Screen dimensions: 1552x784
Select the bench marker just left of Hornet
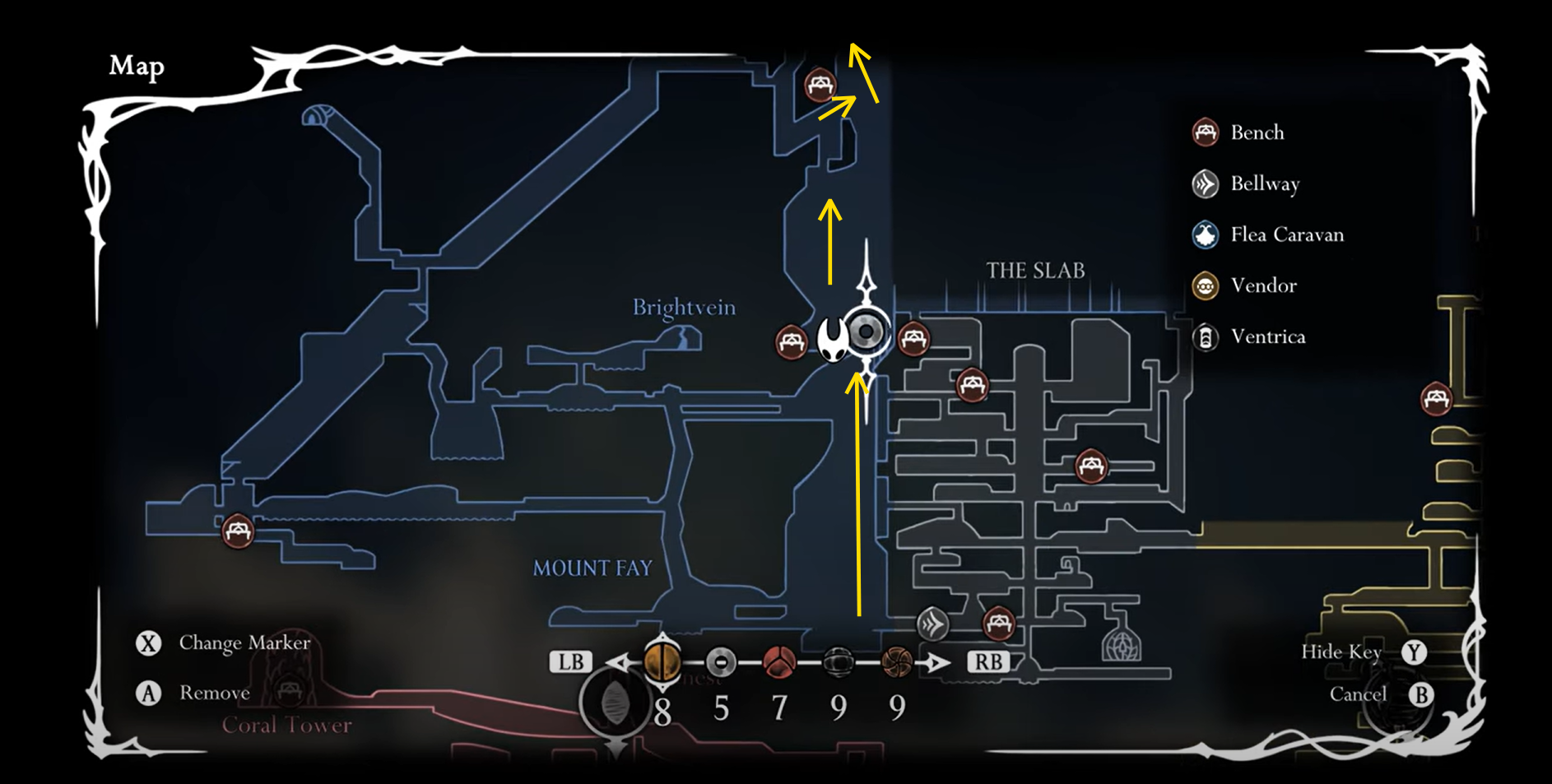pyautogui.click(x=792, y=341)
